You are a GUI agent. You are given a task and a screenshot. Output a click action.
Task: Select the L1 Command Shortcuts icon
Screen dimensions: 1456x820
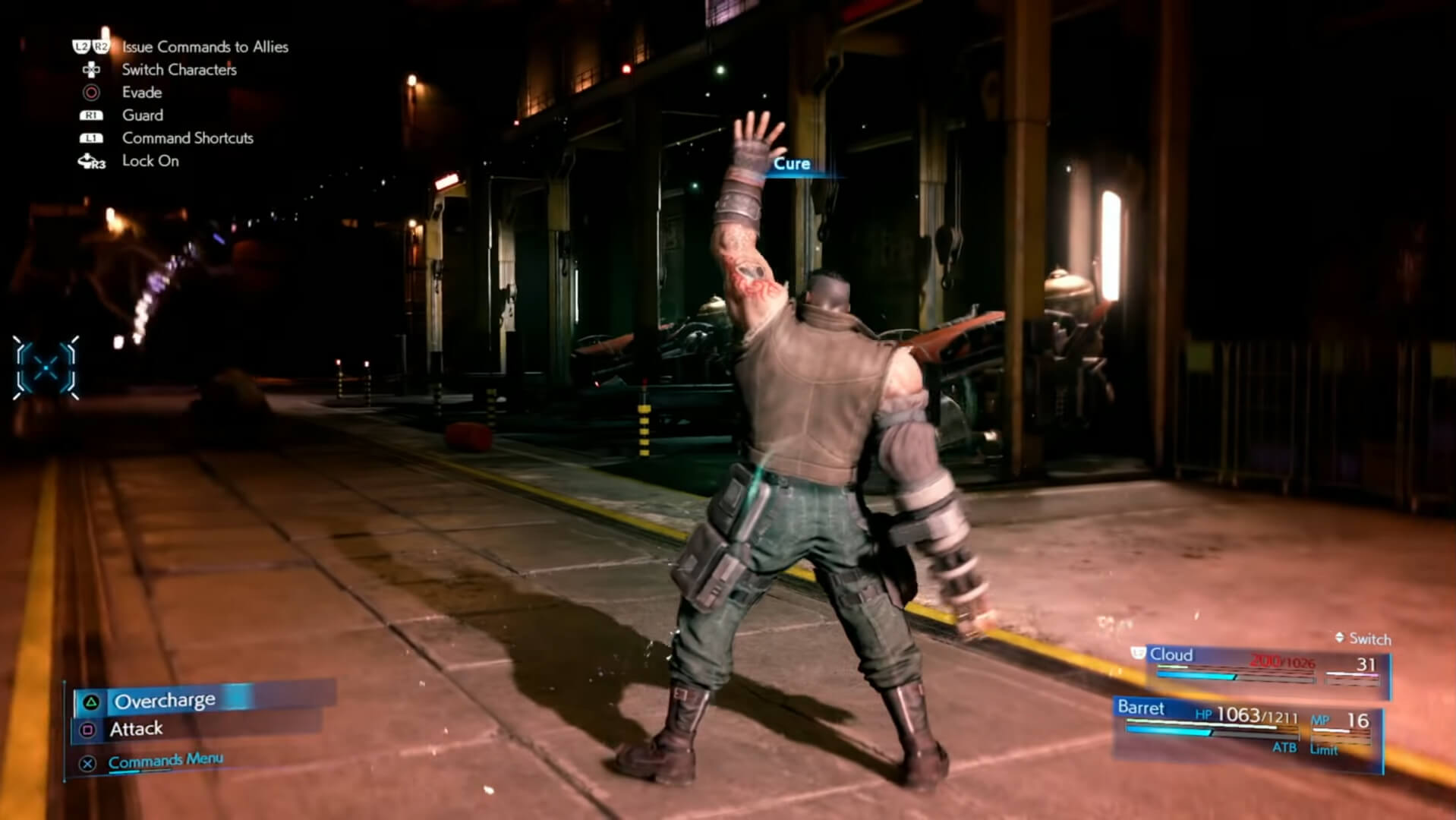tap(91, 138)
